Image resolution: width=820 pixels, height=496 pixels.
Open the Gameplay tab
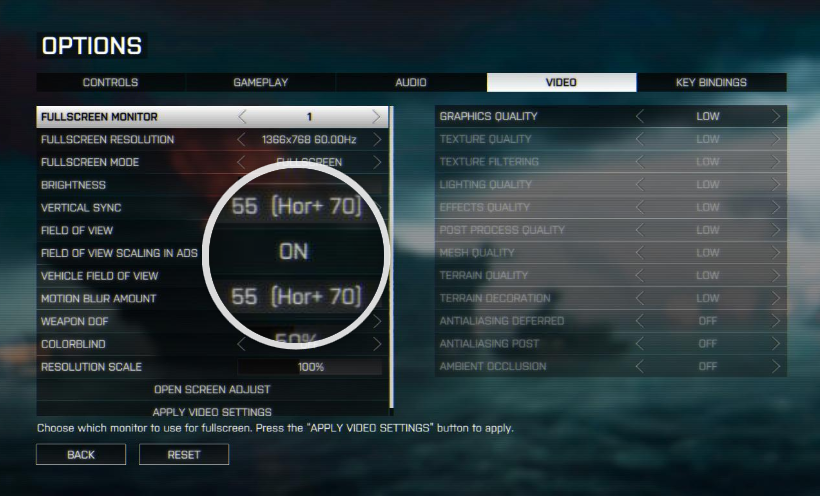click(261, 82)
